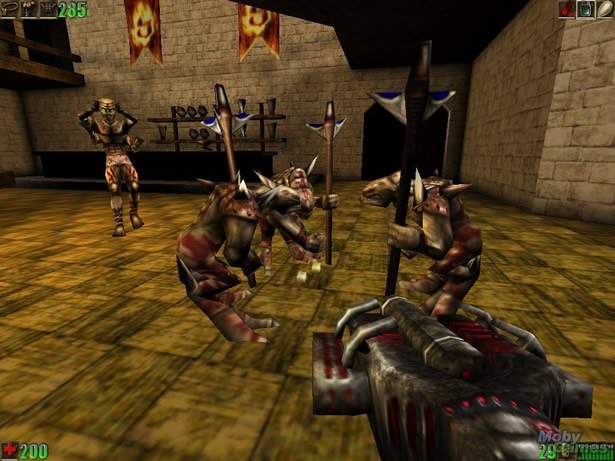This screenshot has width=615, height=461.
Task: Click the armor icon beside the 285 counter
Action: (46, 10)
